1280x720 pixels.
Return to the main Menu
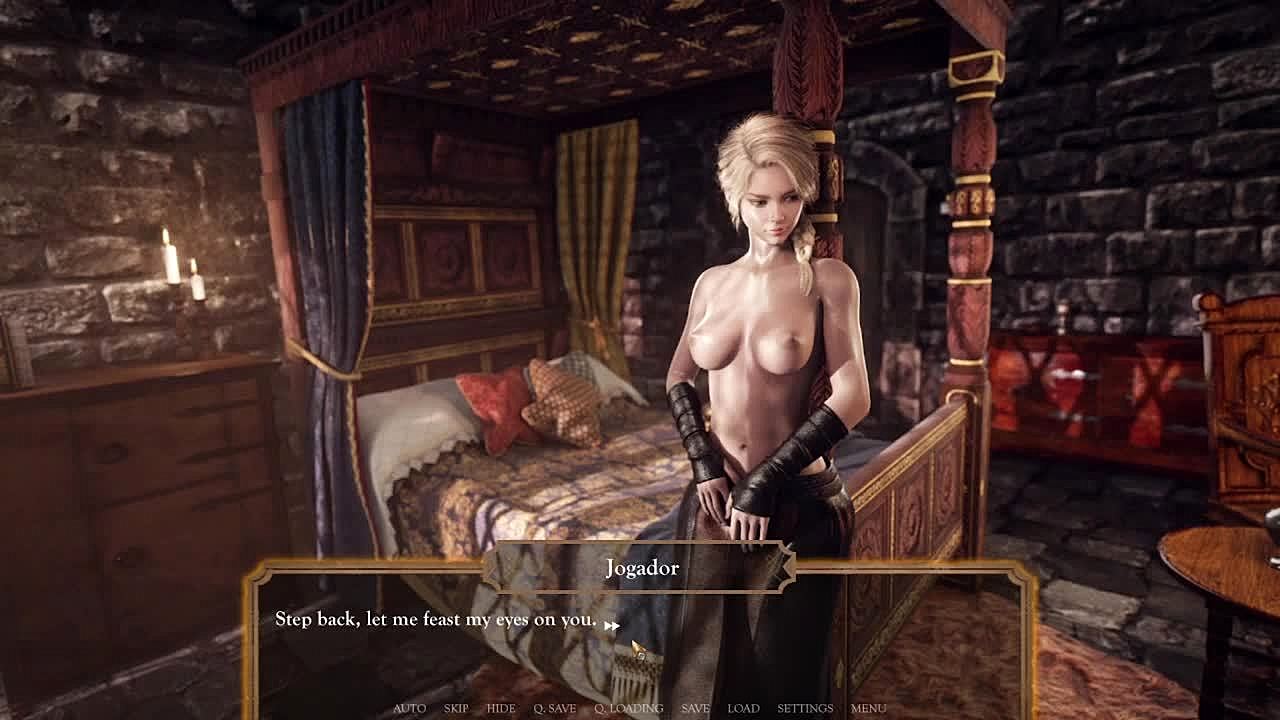click(868, 708)
